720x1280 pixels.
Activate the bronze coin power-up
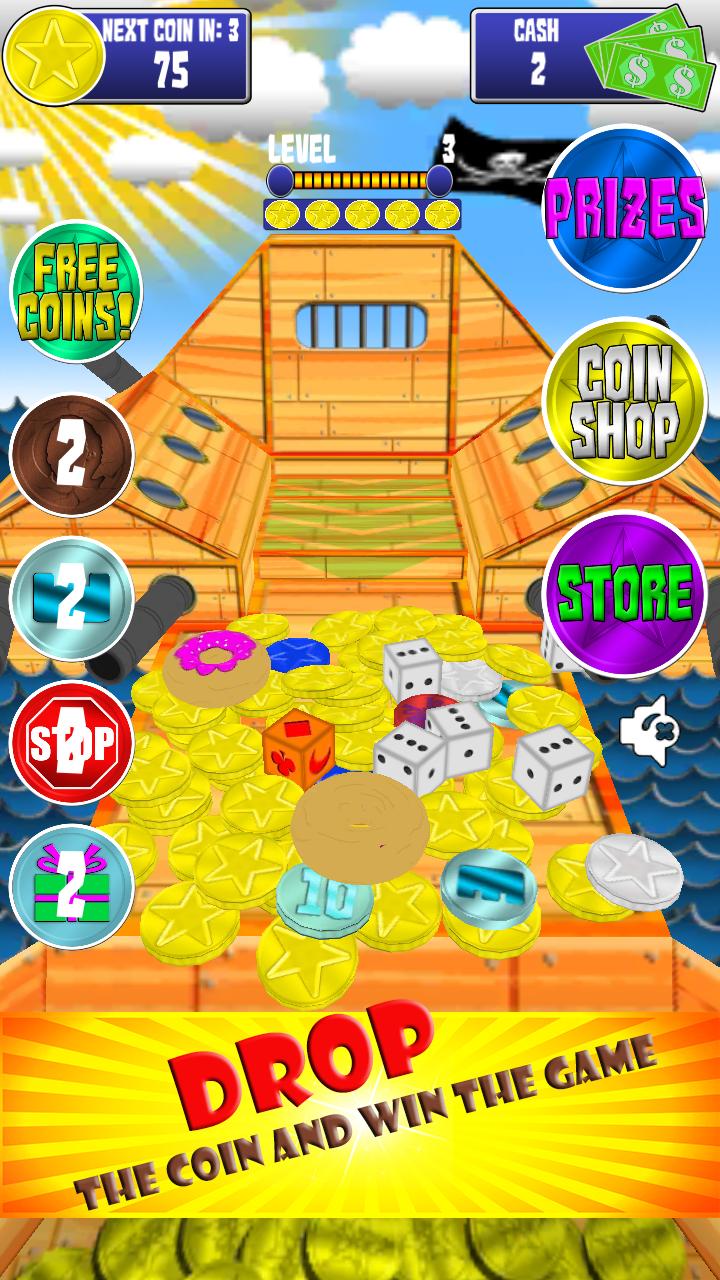(x=72, y=456)
